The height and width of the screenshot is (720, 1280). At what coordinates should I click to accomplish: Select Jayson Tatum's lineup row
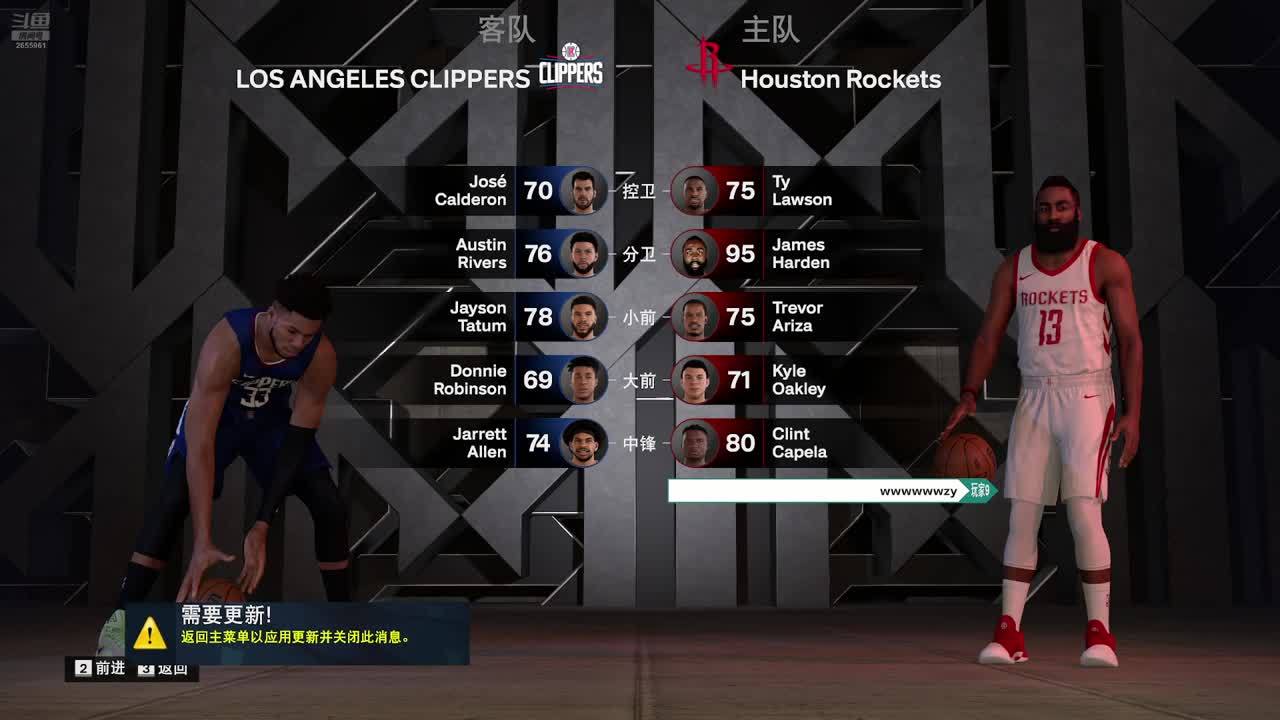click(x=510, y=317)
